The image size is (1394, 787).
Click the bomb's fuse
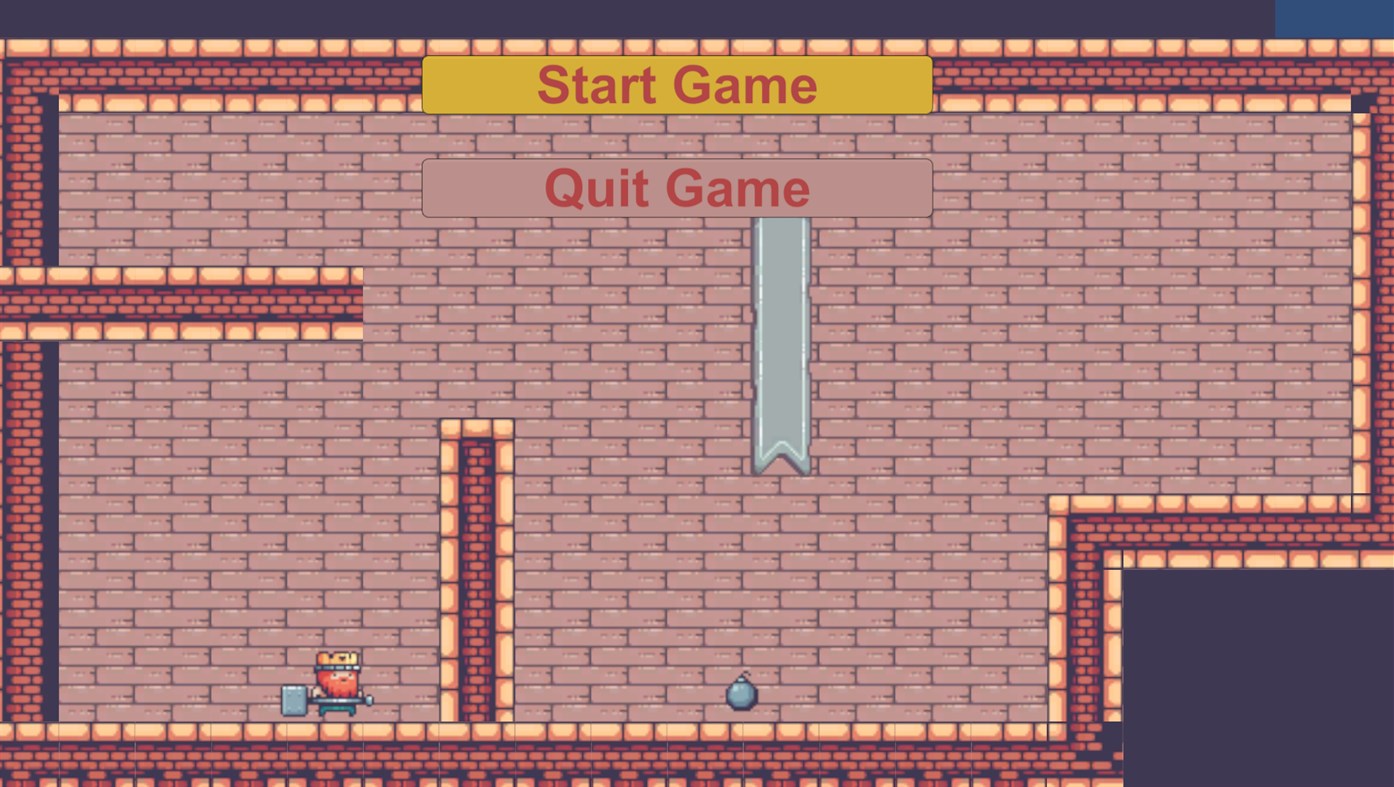click(x=747, y=674)
